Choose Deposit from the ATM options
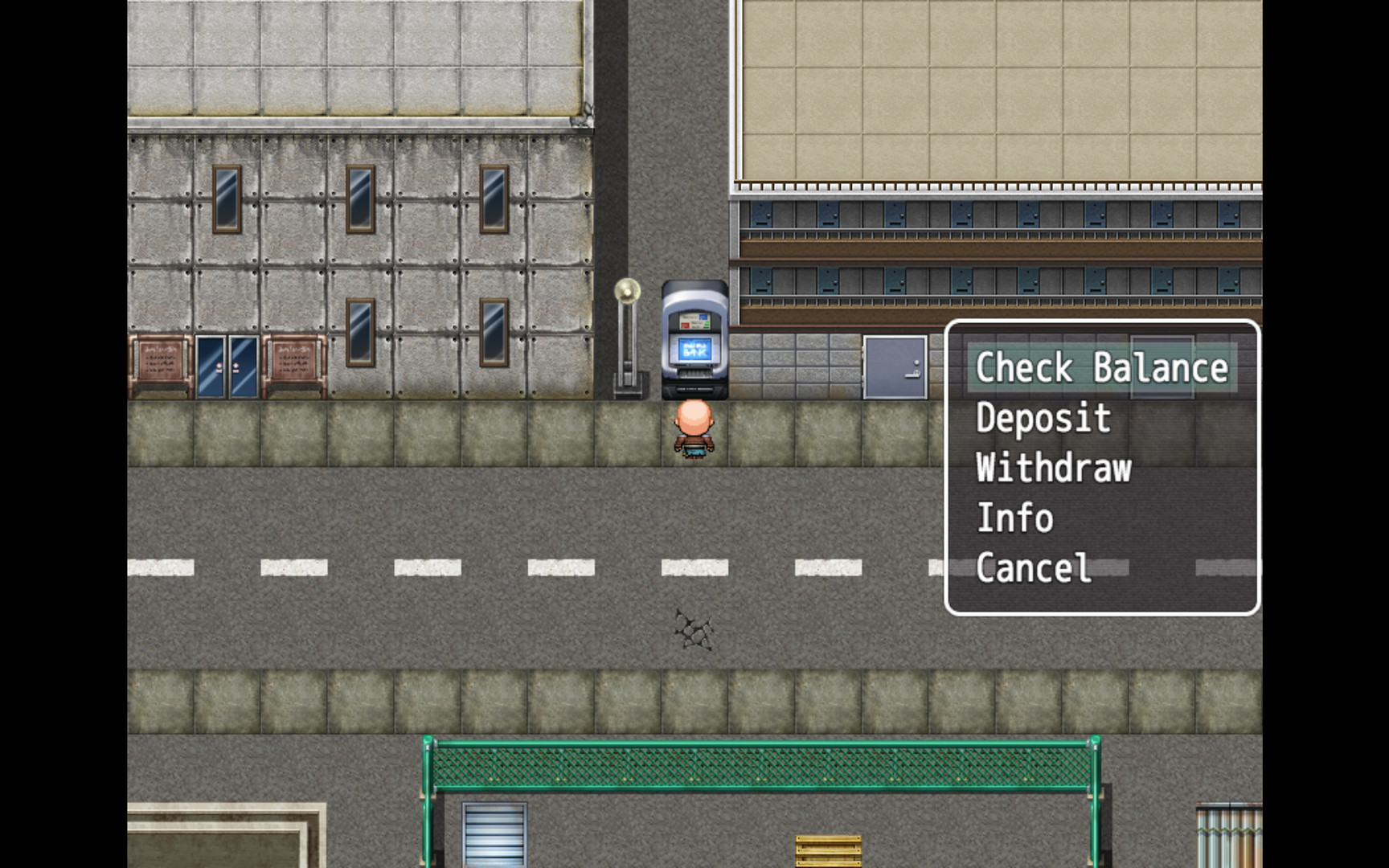This screenshot has height=868, width=1389. click(1042, 418)
